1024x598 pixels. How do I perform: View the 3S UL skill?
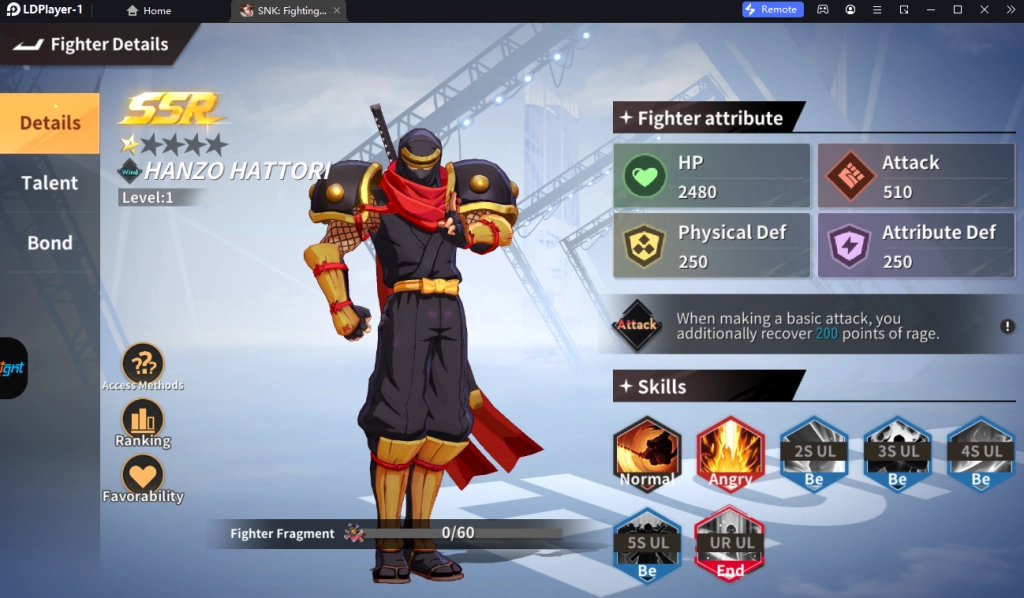click(x=897, y=455)
